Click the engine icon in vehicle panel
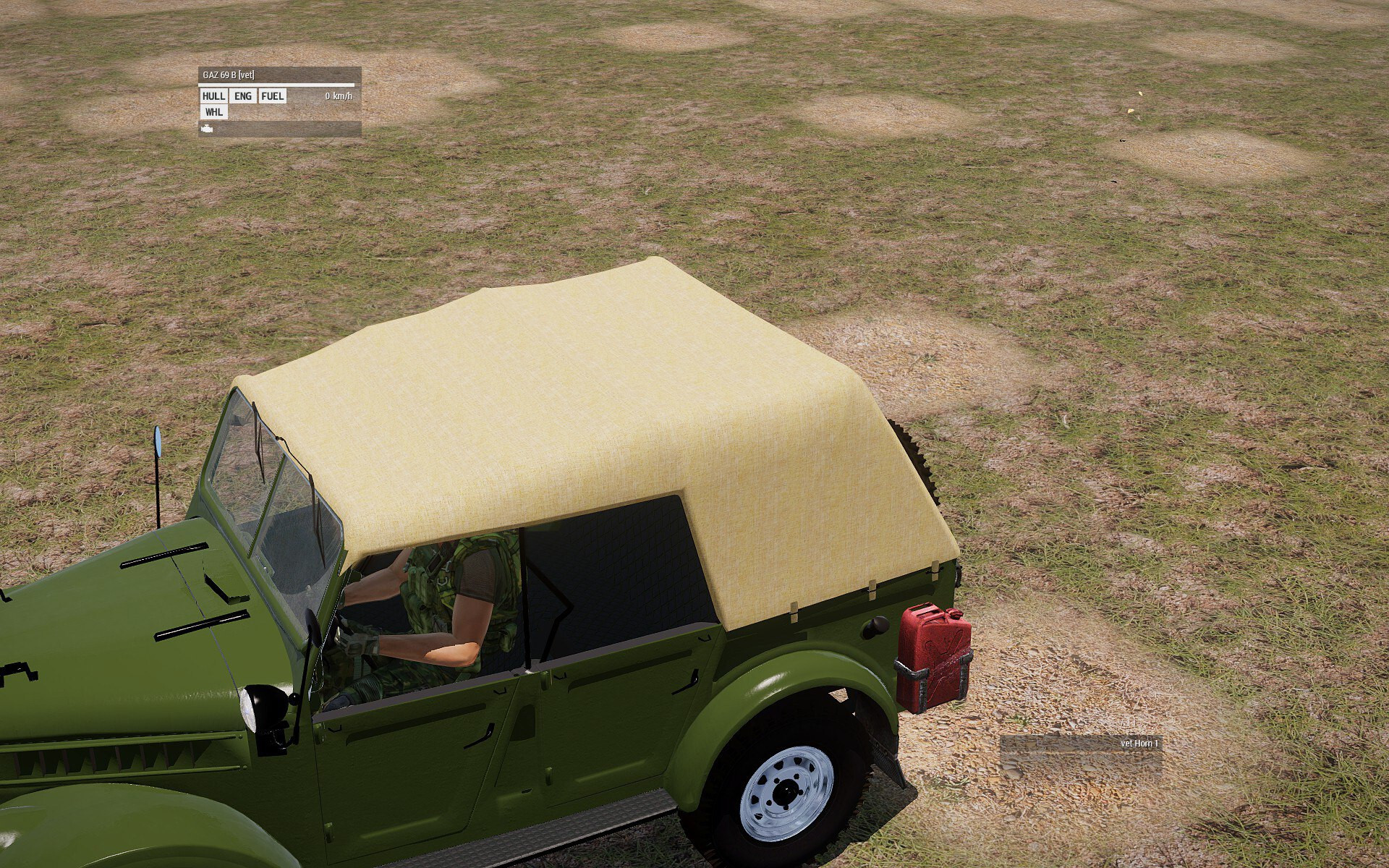This screenshot has height=868, width=1389. (x=207, y=129)
